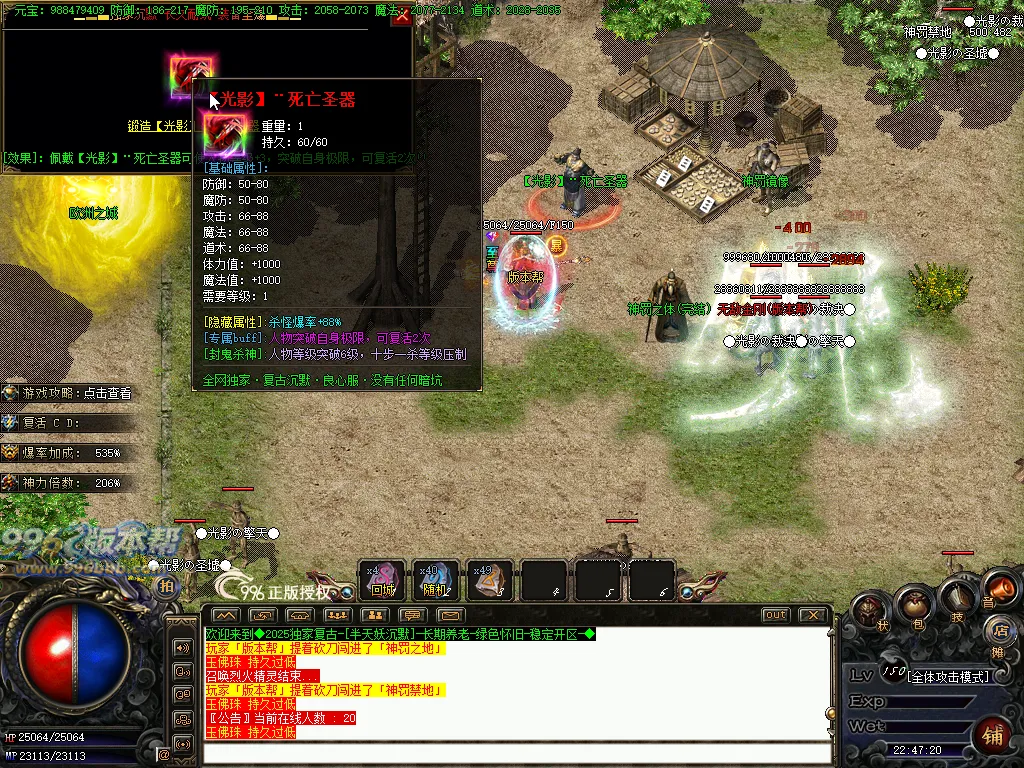This screenshot has width=1024, height=768.
Task: Close the chat panel with its X button
Action: click(x=814, y=615)
